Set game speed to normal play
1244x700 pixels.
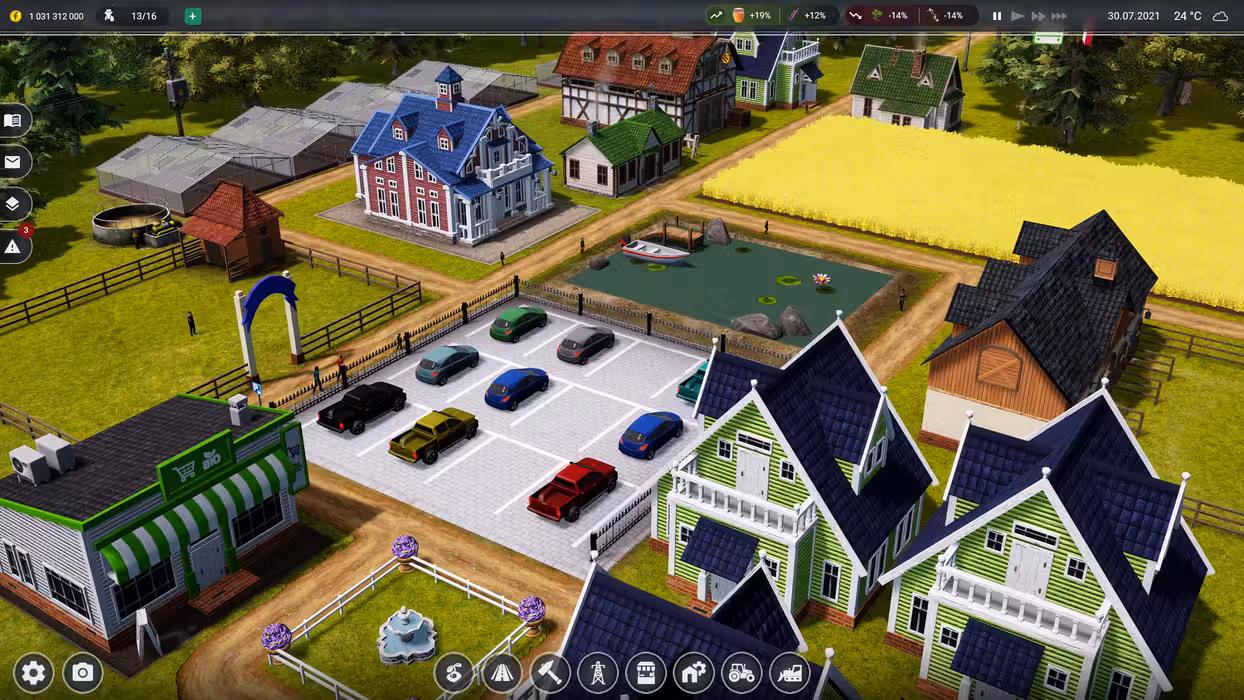[1018, 16]
